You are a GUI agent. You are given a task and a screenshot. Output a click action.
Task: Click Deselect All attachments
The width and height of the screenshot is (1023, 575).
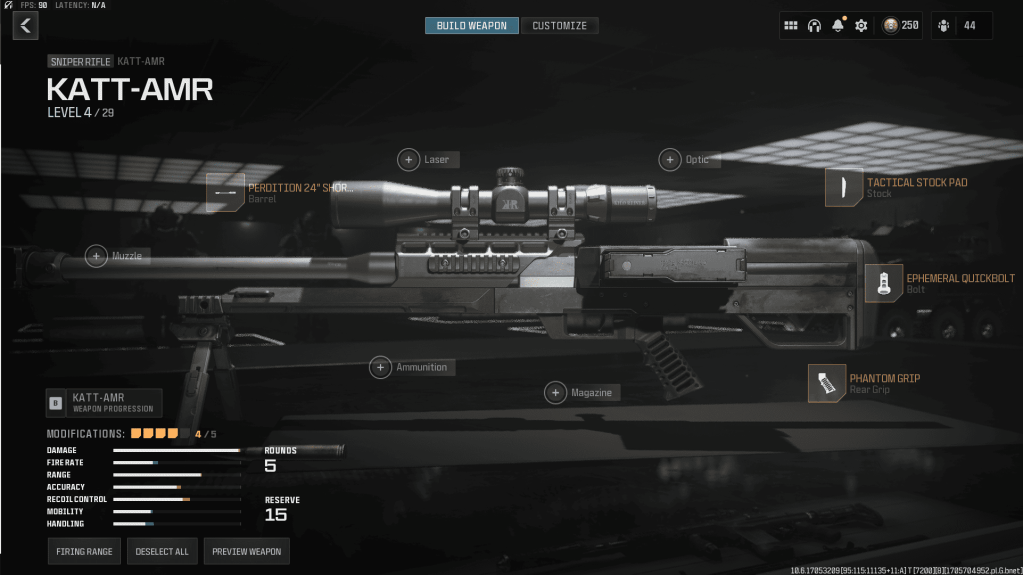coord(162,551)
